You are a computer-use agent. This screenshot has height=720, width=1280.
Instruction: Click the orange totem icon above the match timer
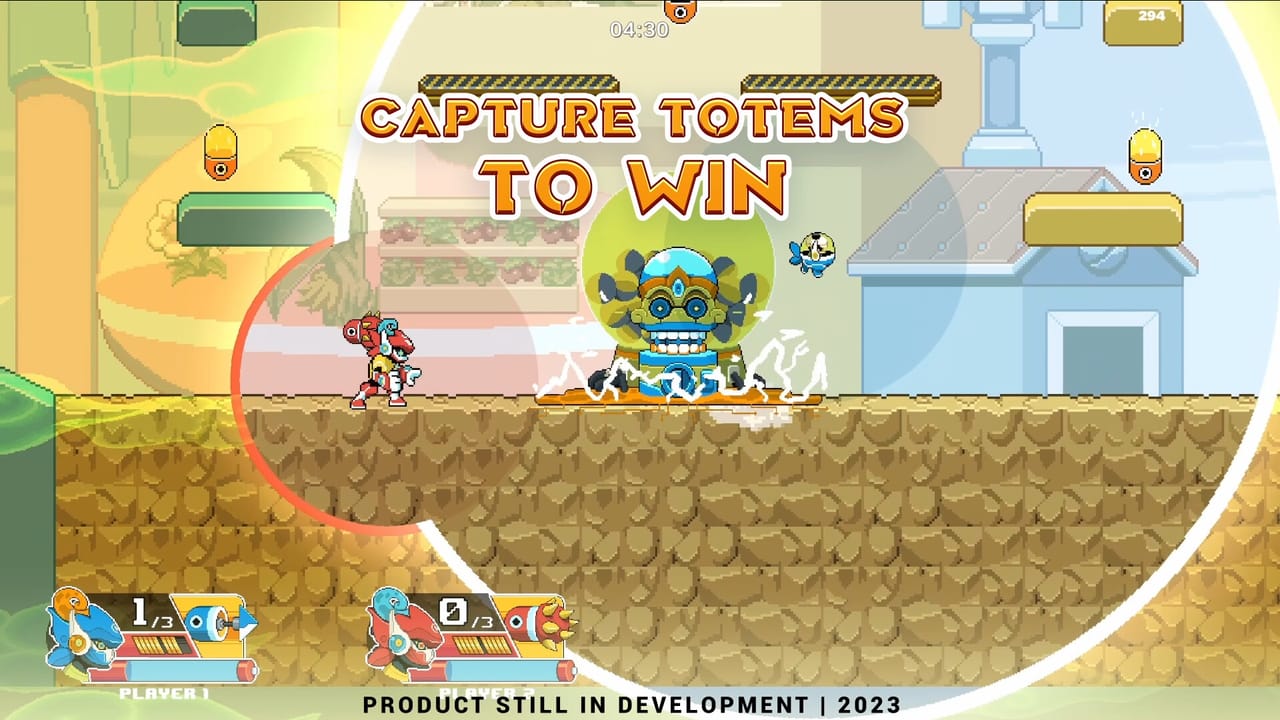tap(681, 12)
